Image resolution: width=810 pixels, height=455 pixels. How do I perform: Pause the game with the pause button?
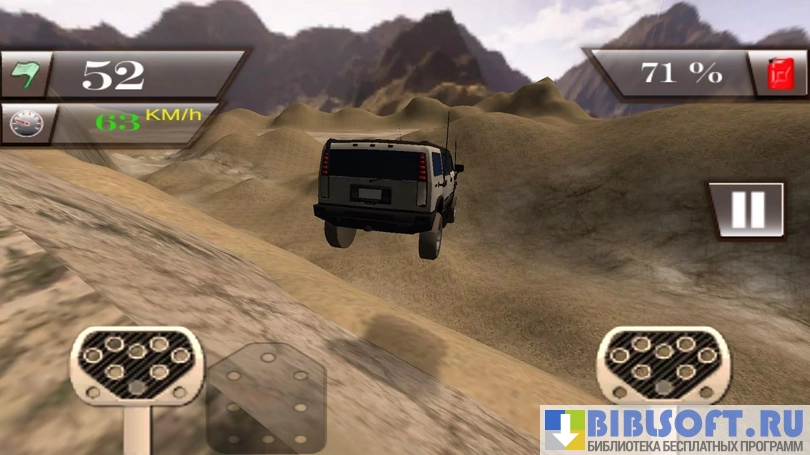pos(746,210)
